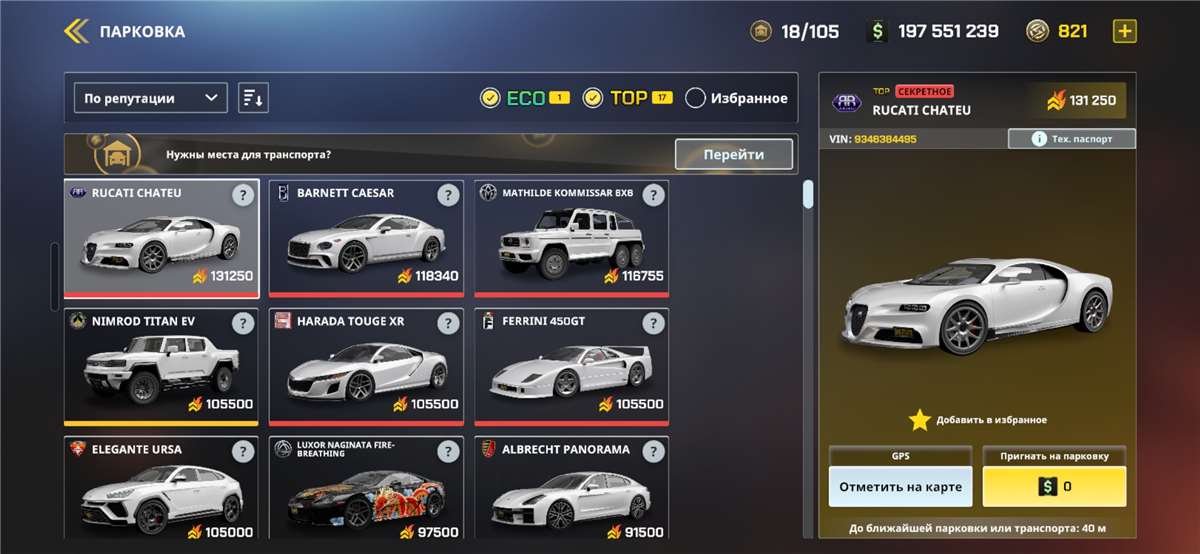Choose the Ferrini 450GT car card

click(x=571, y=366)
